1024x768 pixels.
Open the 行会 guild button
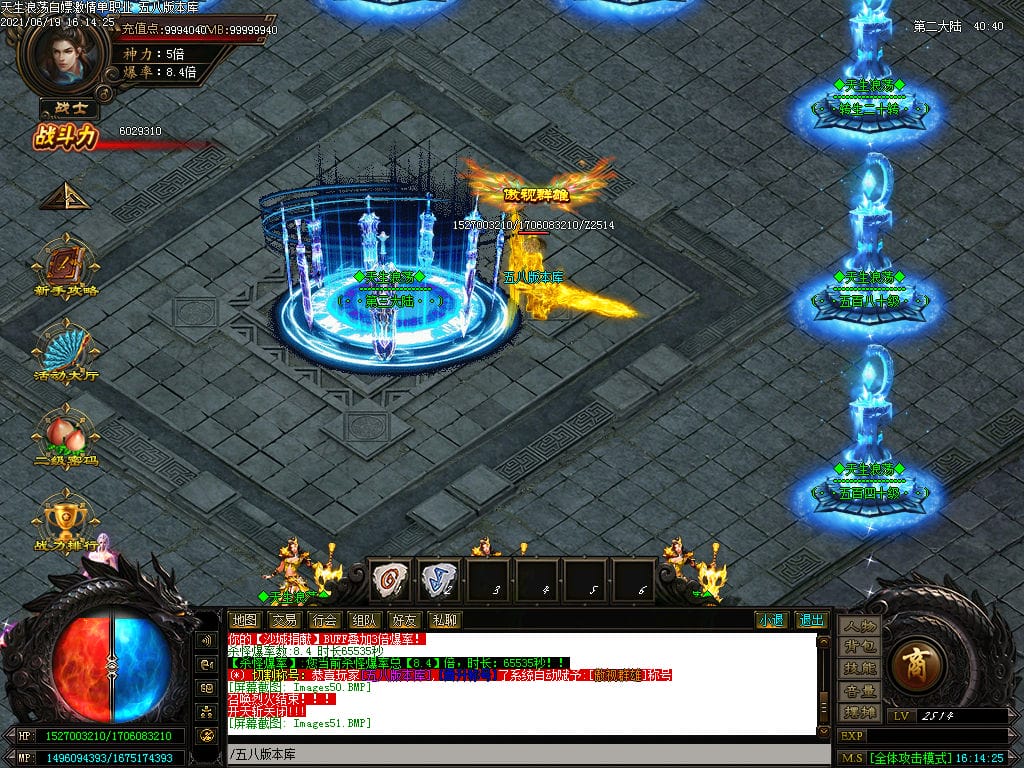point(325,620)
